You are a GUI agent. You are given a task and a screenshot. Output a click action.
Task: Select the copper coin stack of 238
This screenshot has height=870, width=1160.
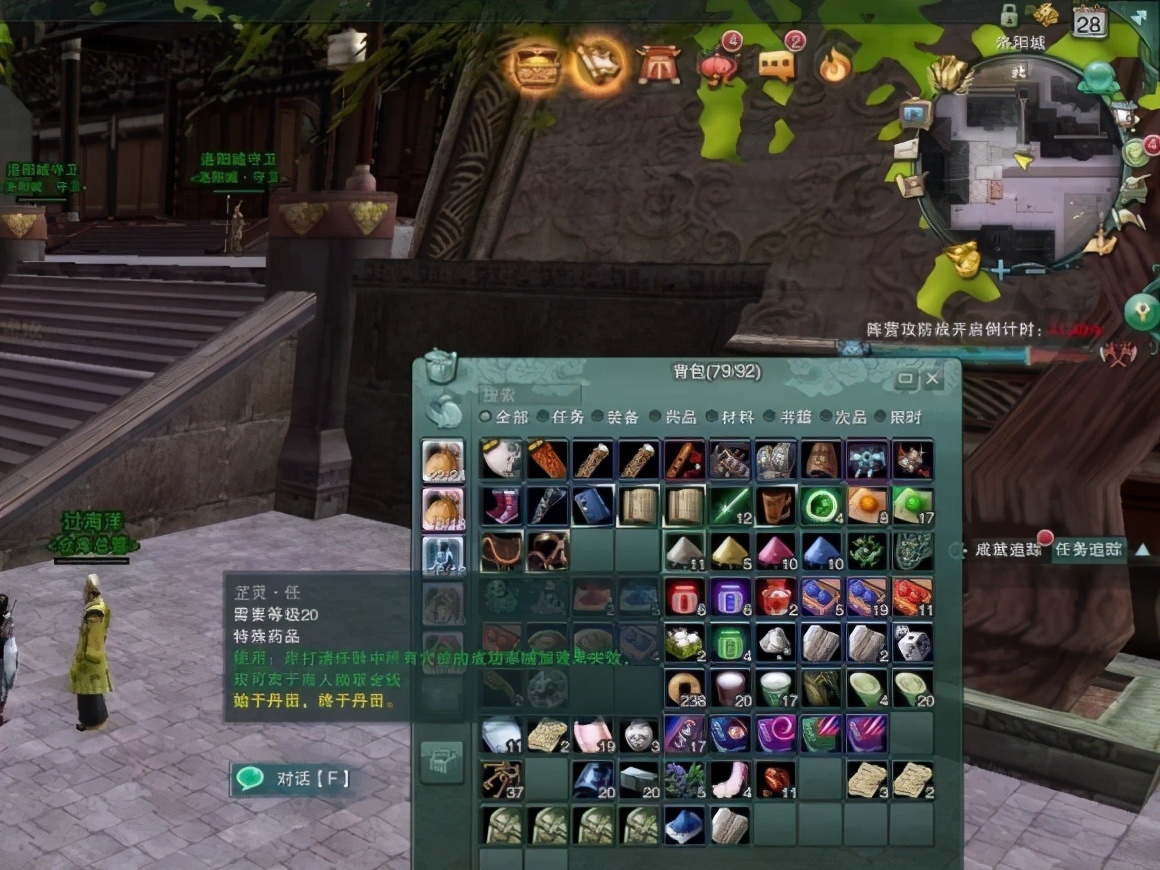[685, 689]
